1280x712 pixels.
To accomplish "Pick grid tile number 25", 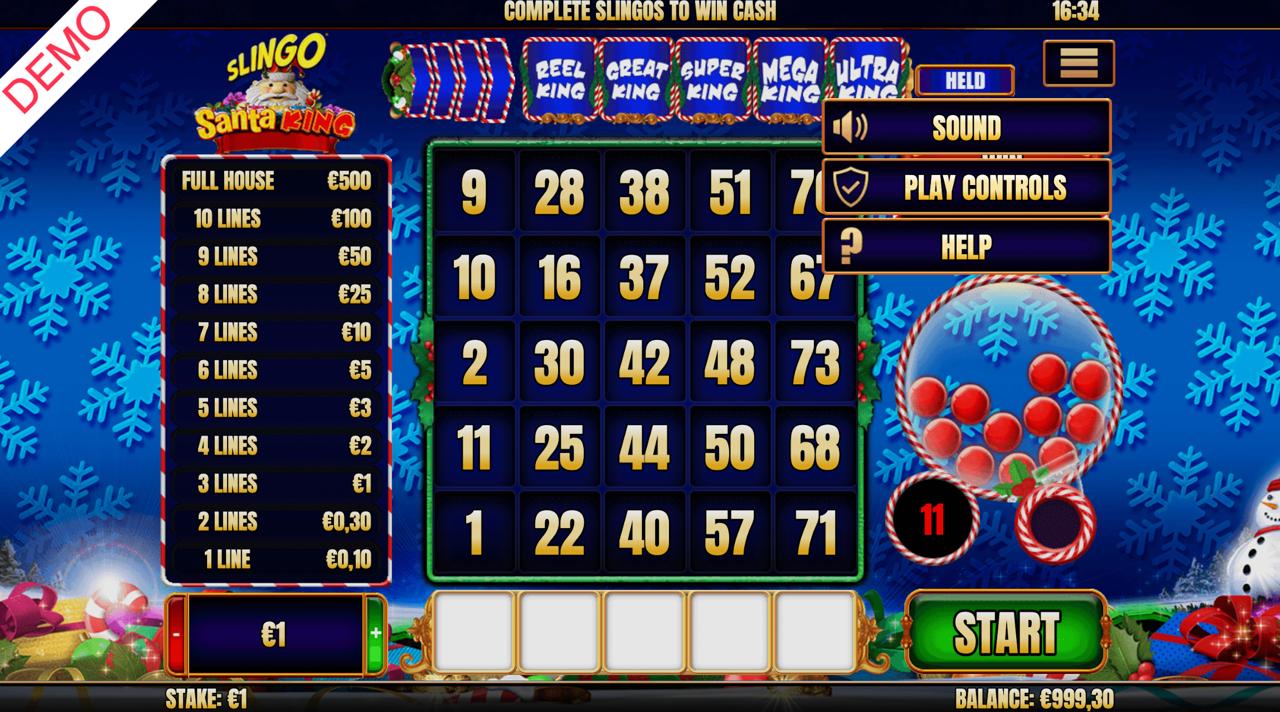I will (x=559, y=449).
